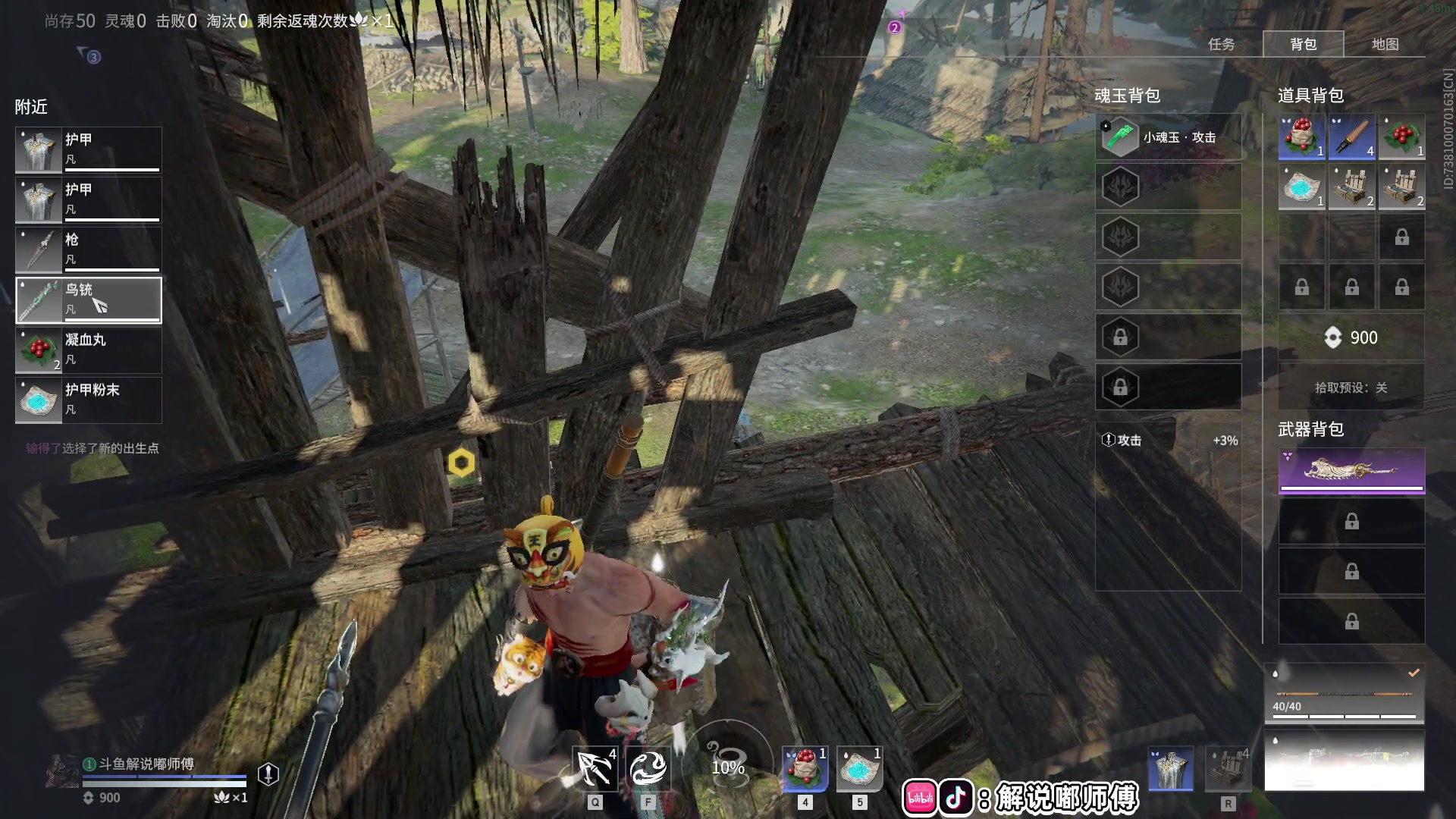
Task: Toggle the 拾取预设 pickup preset
Action: tap(1351, 388)
